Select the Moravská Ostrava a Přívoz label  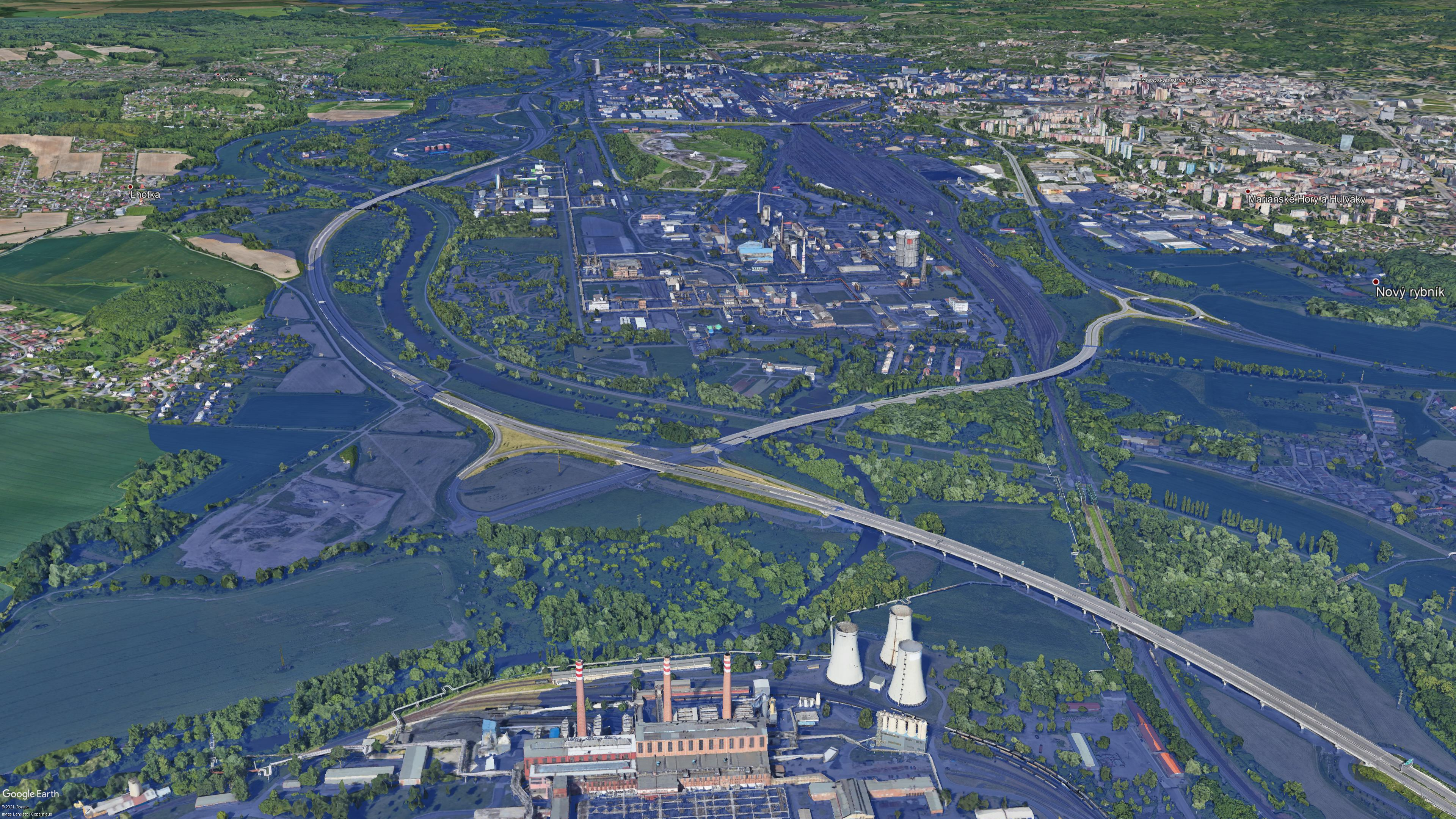pyautogui.click(x=1176, y=80)
